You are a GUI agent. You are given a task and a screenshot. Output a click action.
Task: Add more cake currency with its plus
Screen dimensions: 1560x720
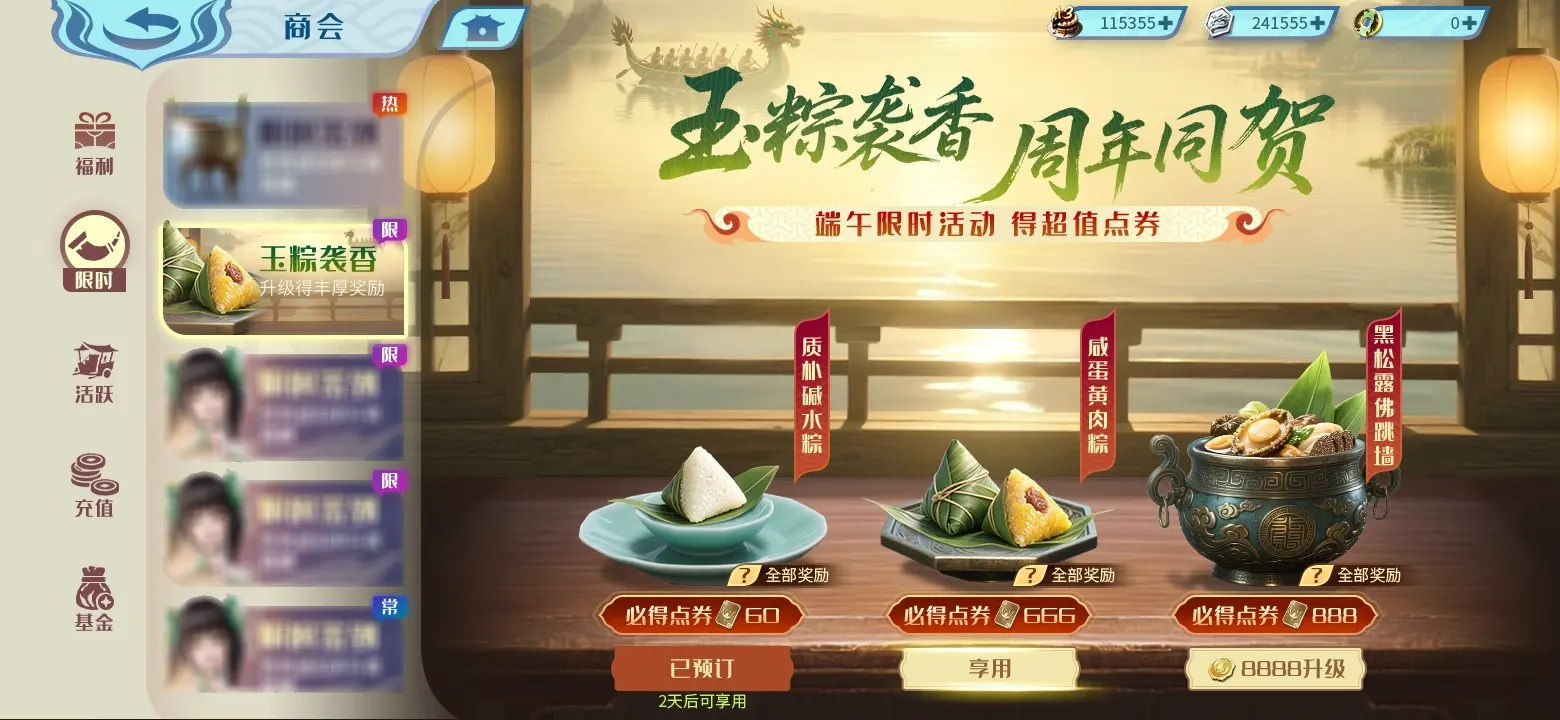(x=1164, y=23)
